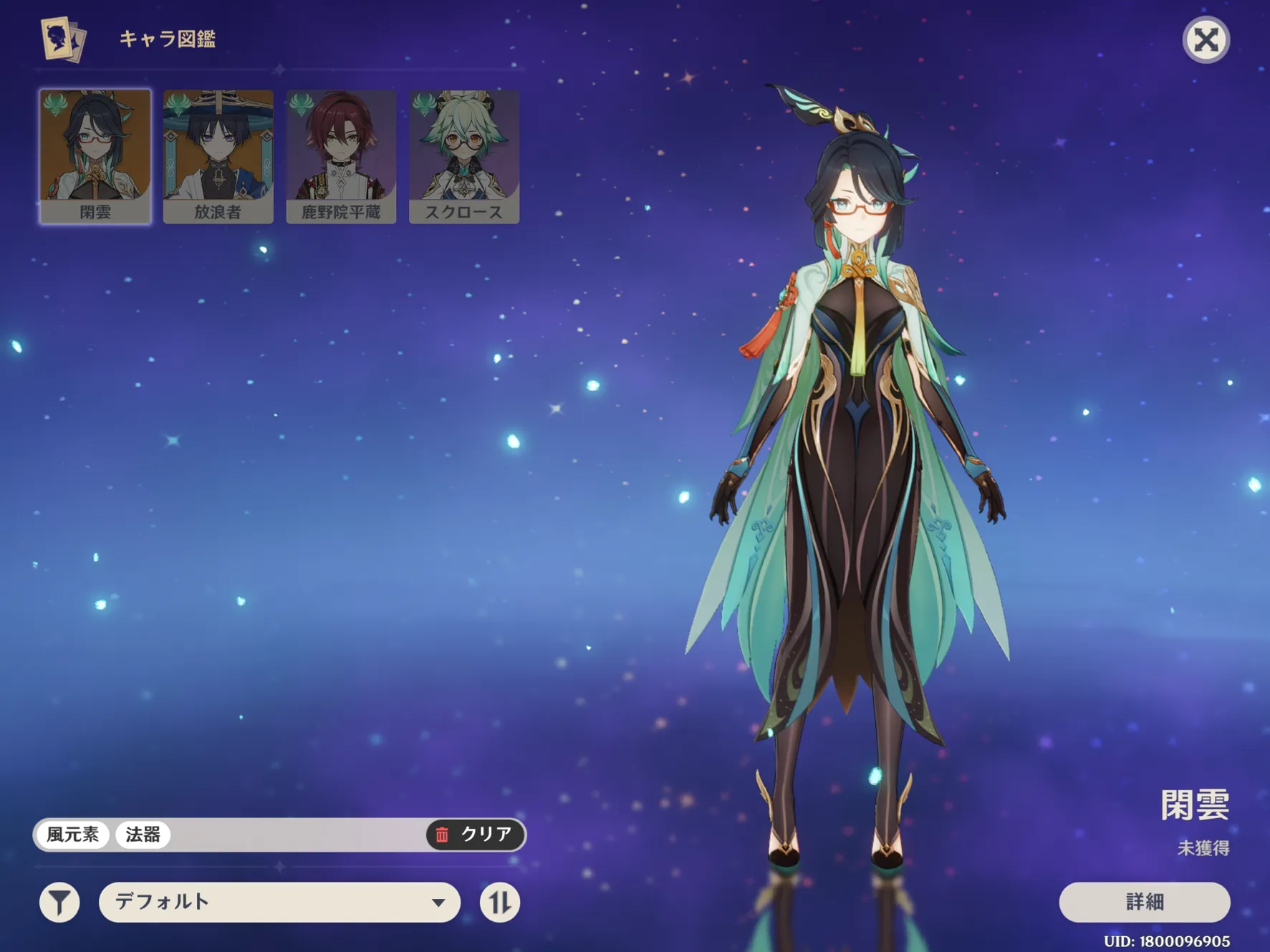This screenshot has height=952, width=1270.
Task: Clear all filters with クリア button
Action: point(476,835)
